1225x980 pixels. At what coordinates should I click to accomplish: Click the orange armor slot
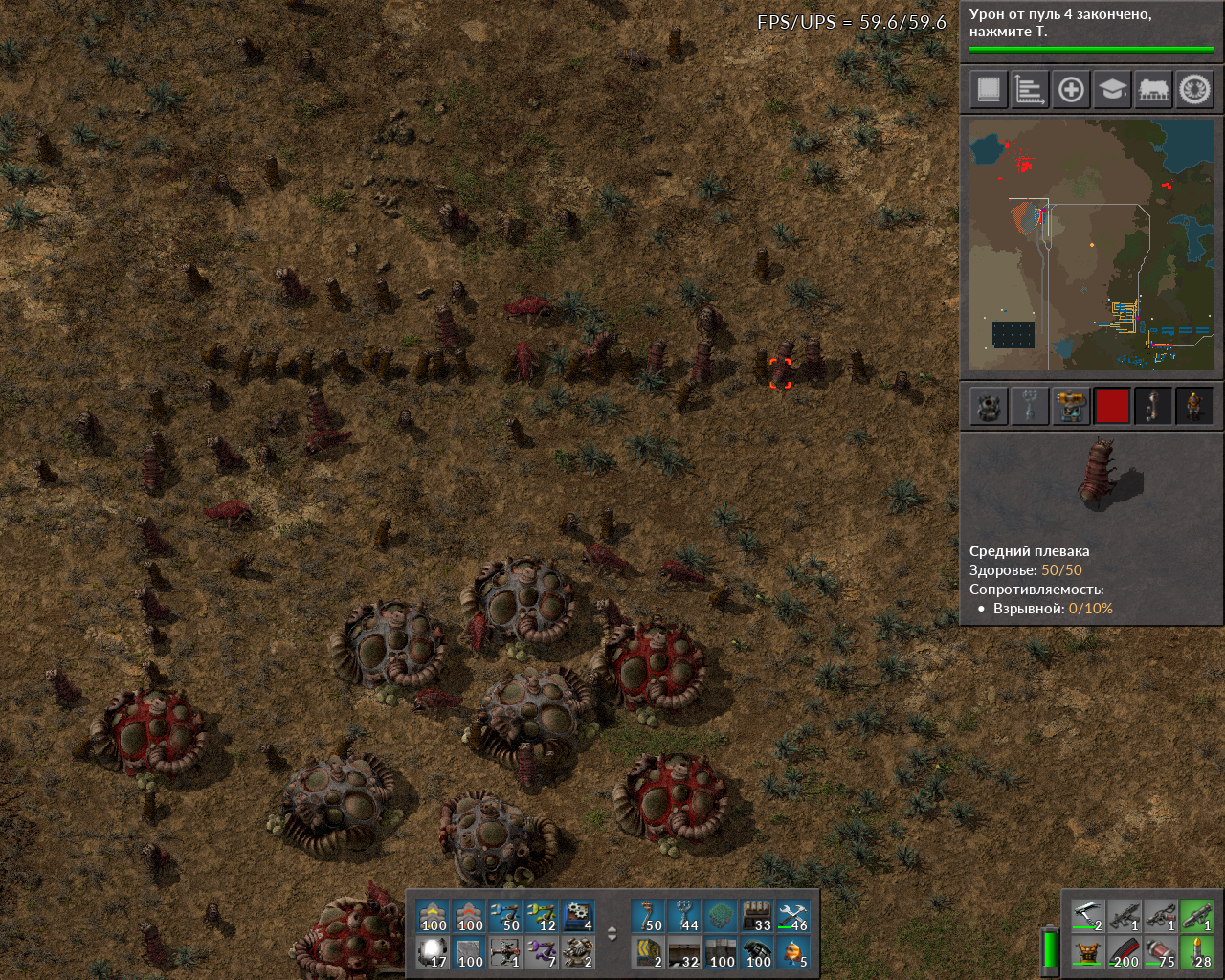click(1088, 953)
